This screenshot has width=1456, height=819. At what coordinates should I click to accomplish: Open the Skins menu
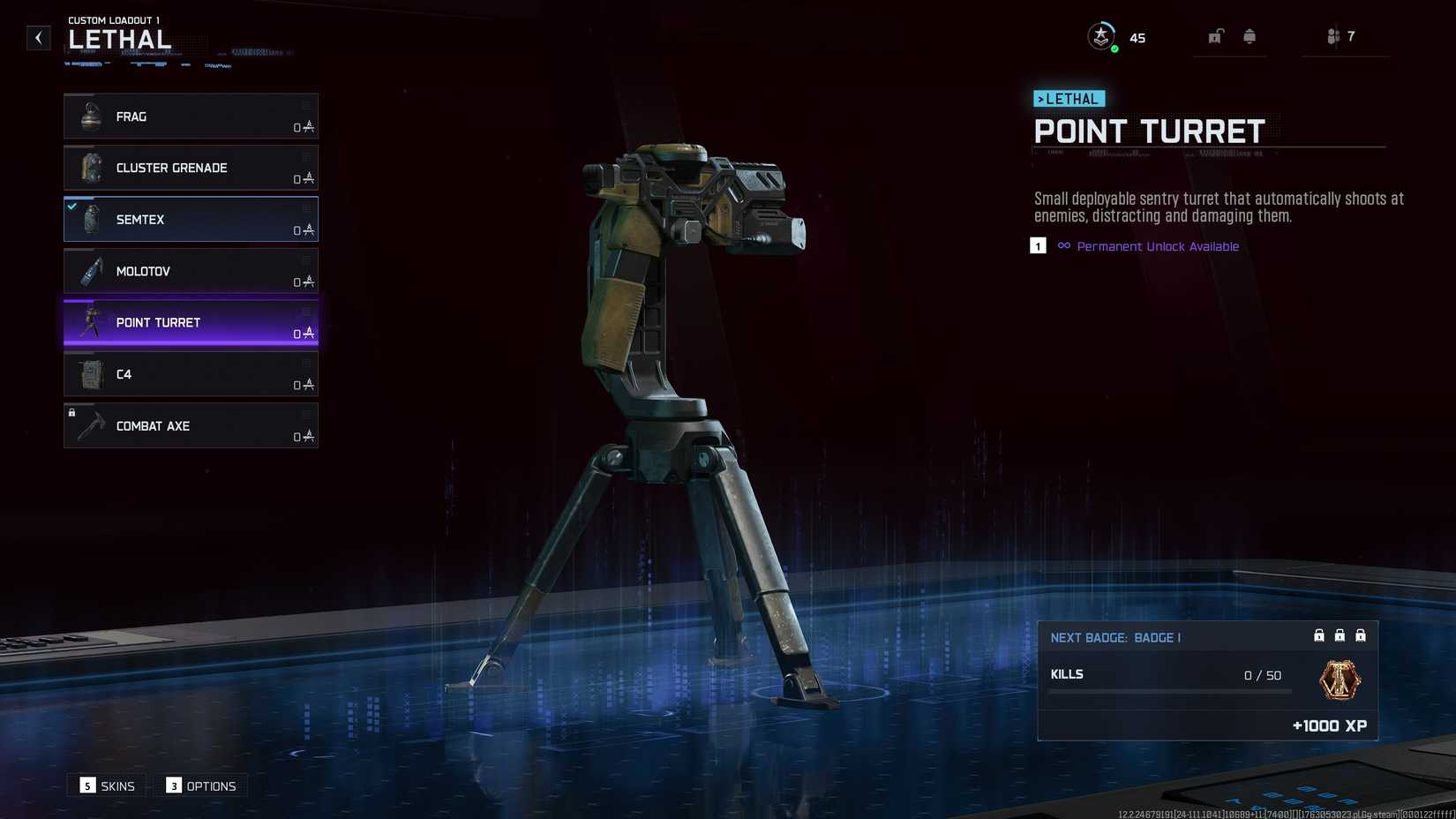click(106, 785)
